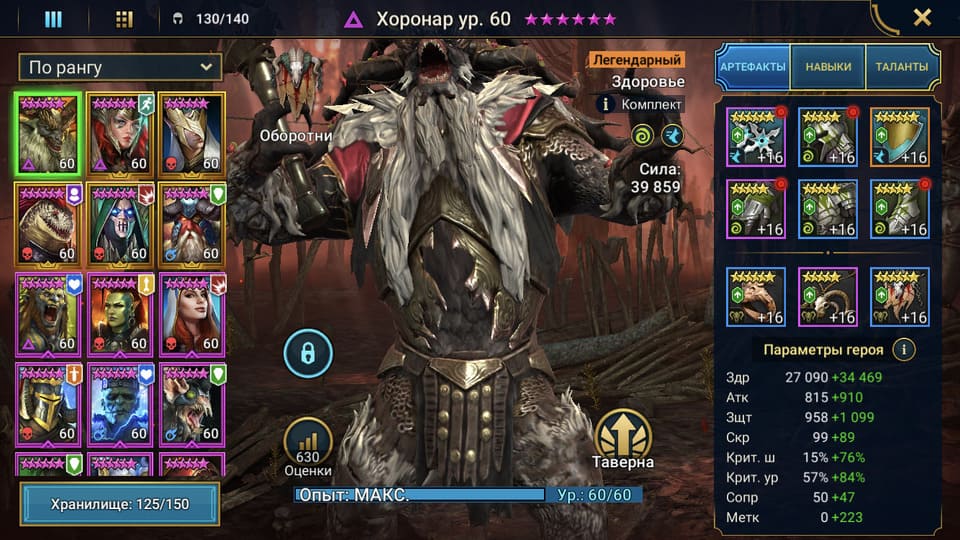Screen dimensions: 960x540
Task: Select the shuriken weapon artifact slot
Action: coord(756,137)
